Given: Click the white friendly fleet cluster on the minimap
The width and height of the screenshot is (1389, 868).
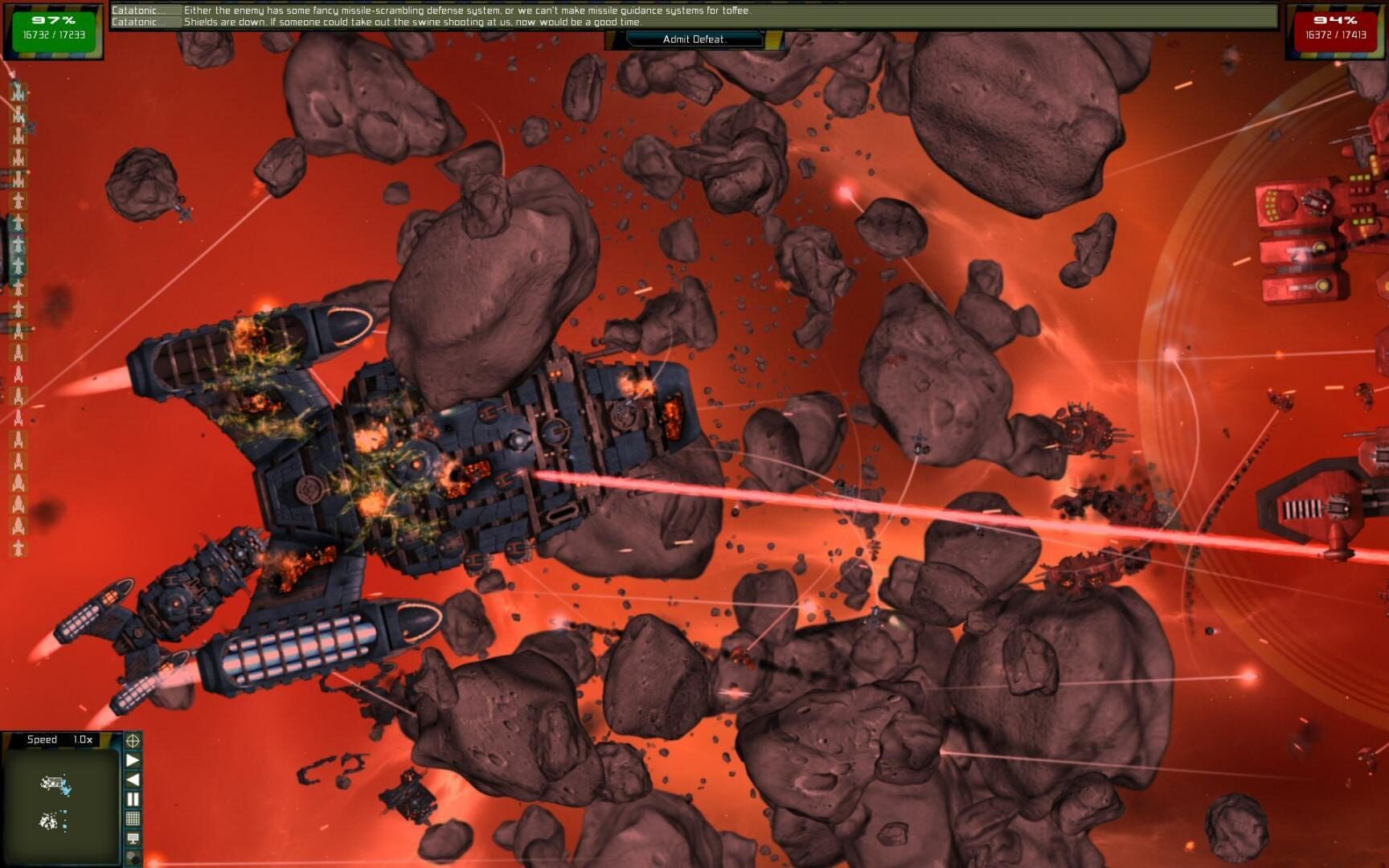Looking at the screenshot, I should point(50,821).
